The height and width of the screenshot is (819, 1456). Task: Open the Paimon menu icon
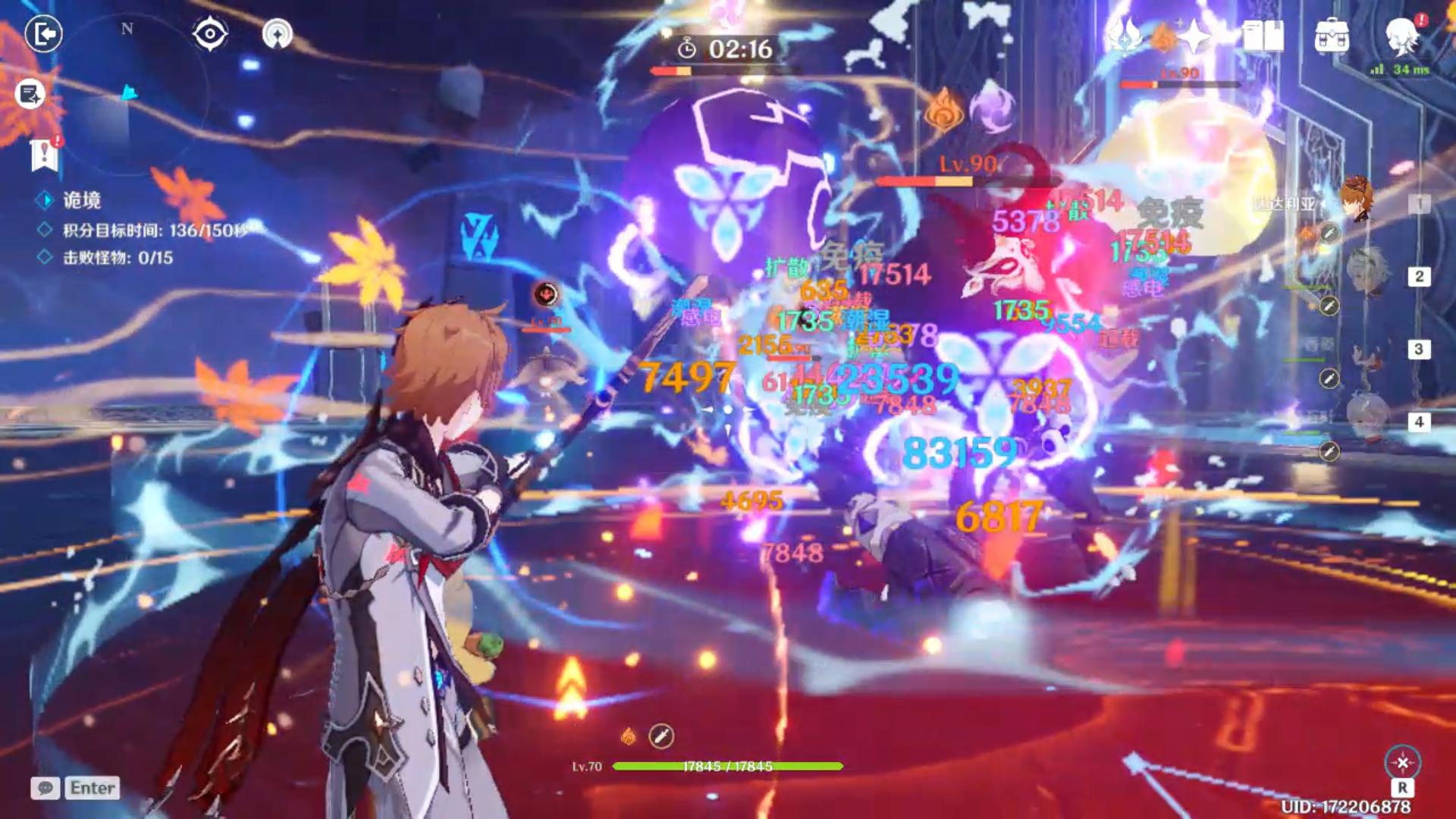point(1402,36)
